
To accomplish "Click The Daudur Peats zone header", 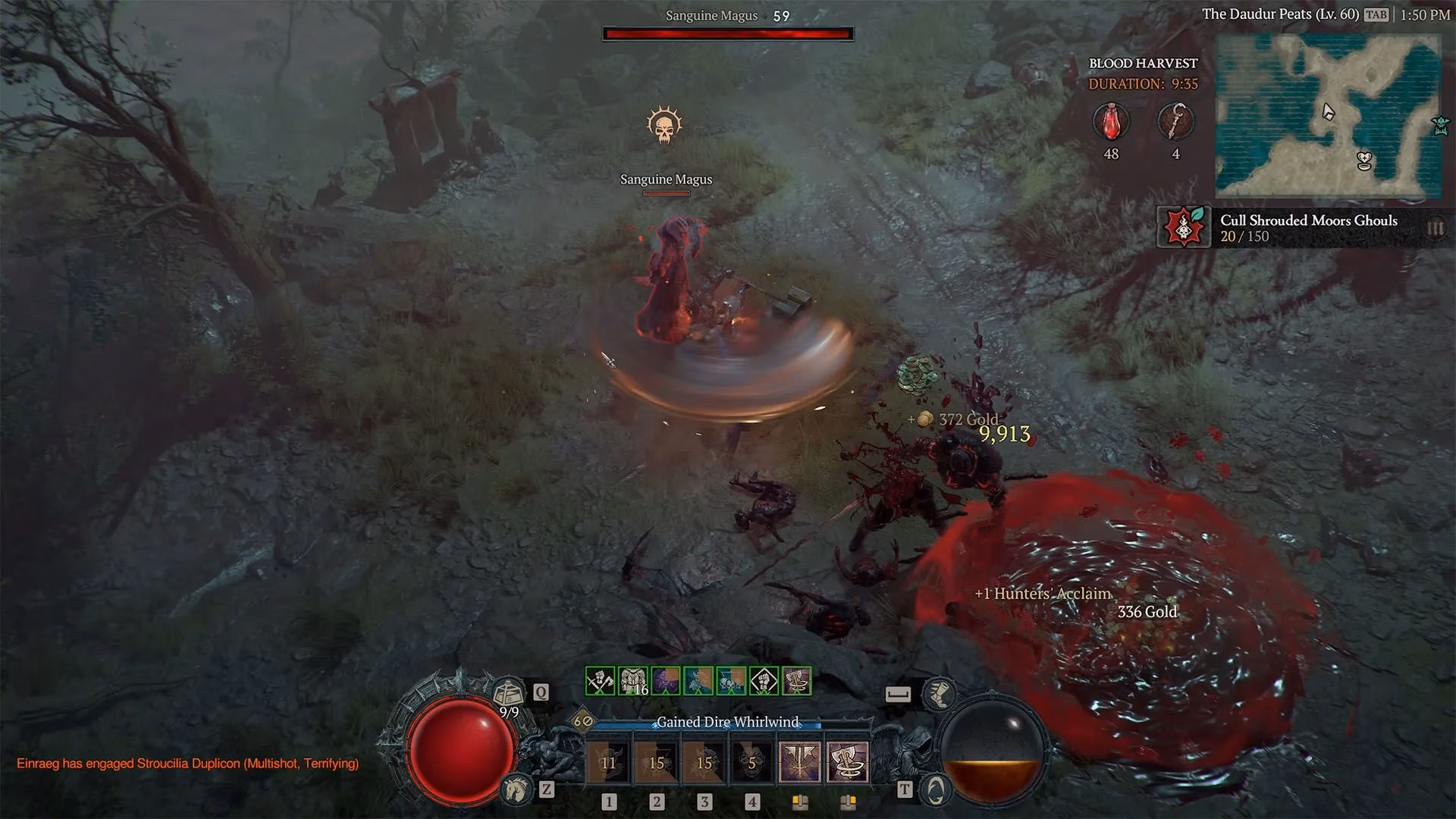I will point(1280,14).
